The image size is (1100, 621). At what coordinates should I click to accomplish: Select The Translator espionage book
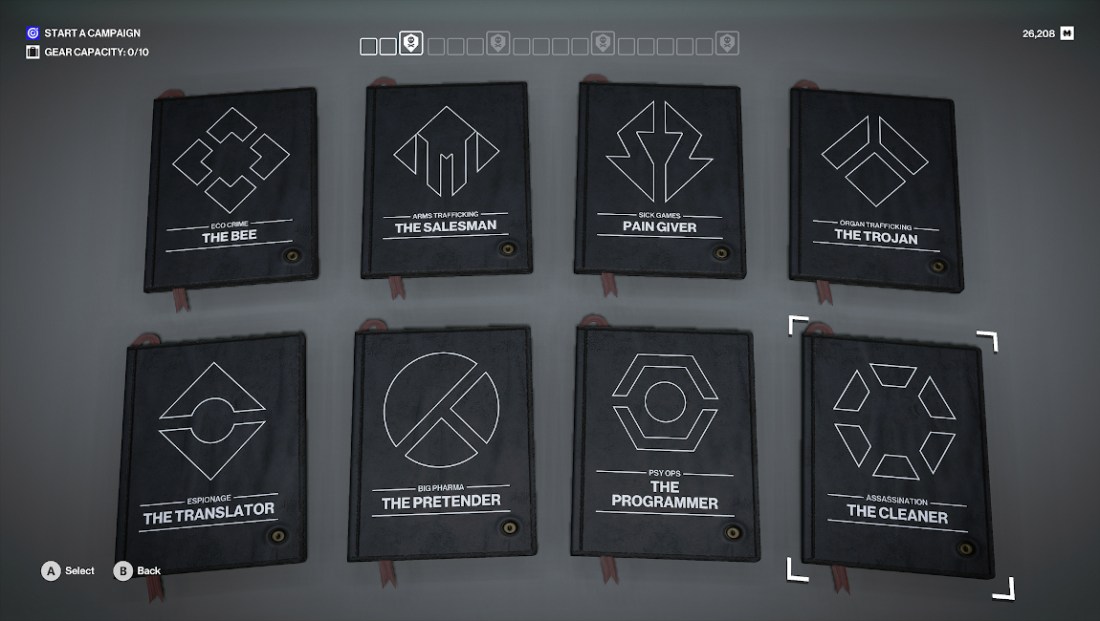(x=213, y=444)
